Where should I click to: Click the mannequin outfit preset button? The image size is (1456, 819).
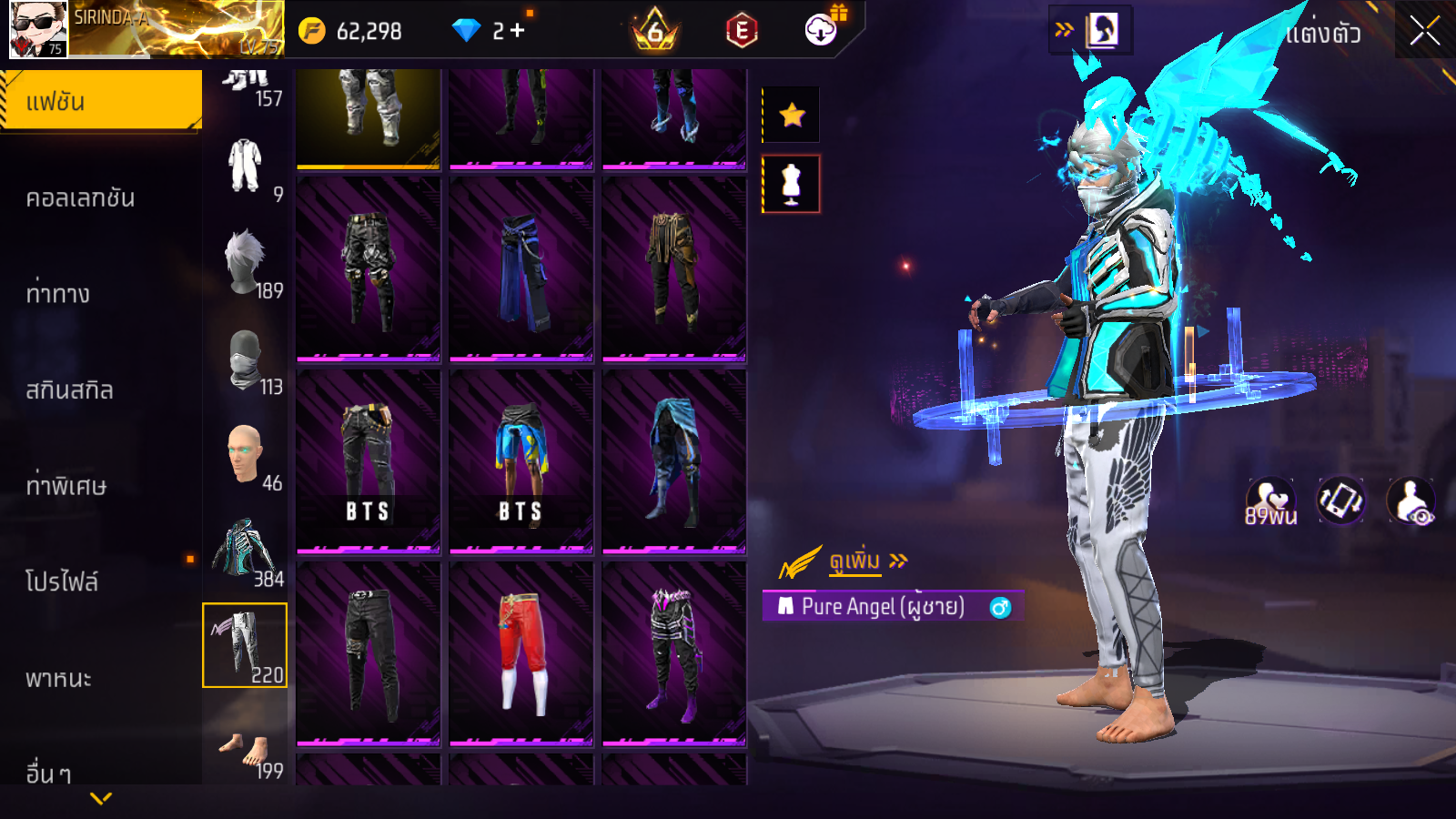pos(791,184)
